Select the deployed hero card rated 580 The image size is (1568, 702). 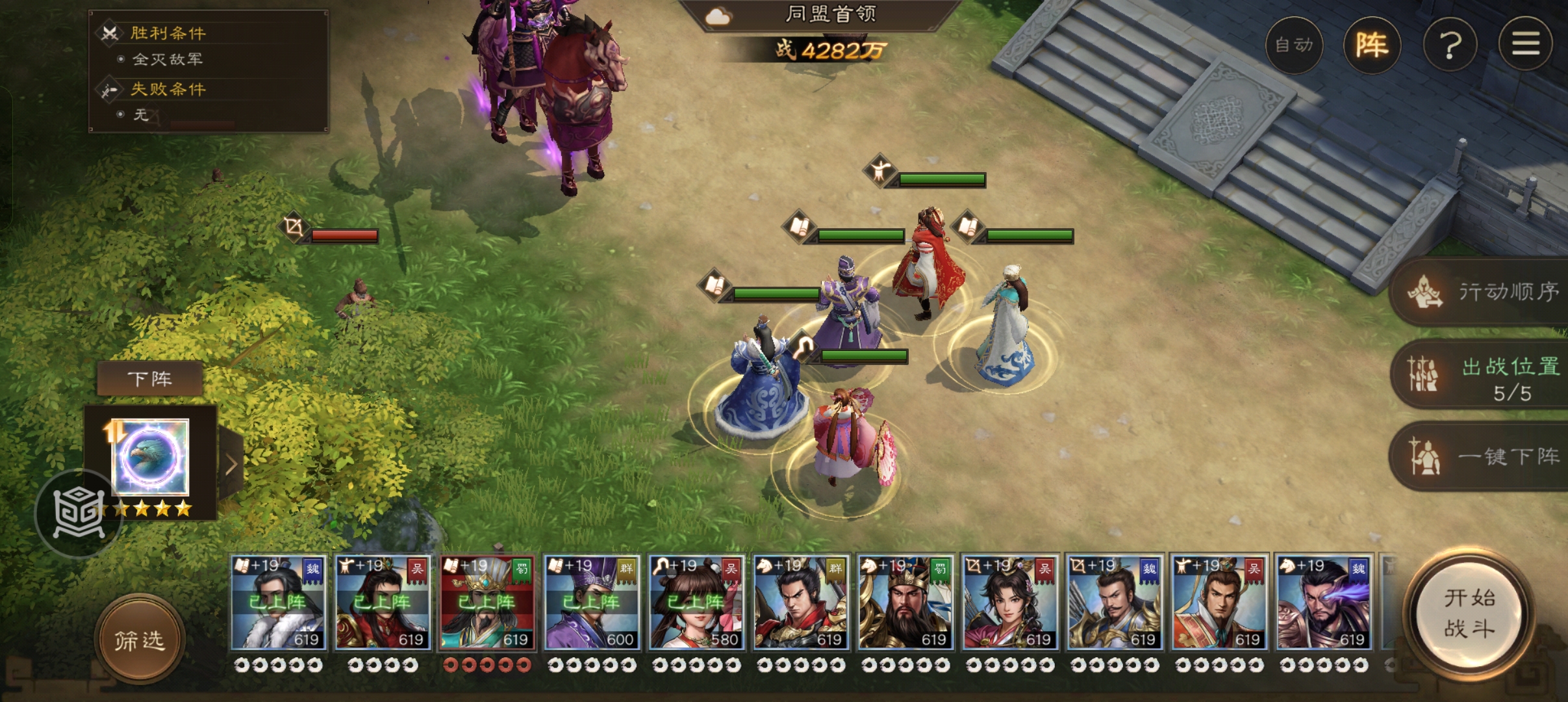coord(696,603)
